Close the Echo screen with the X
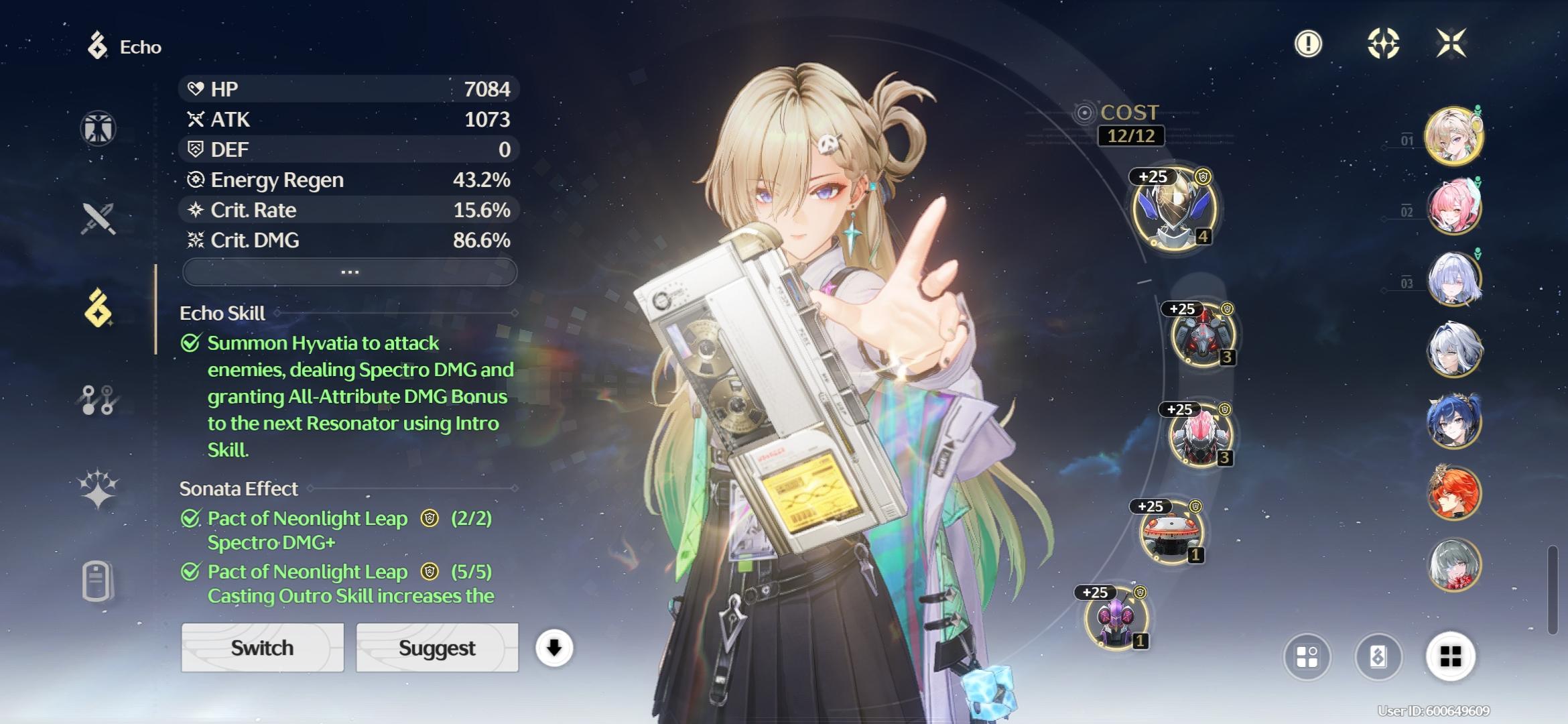This screenshot has height=724, width=1568. (1451, 44)
